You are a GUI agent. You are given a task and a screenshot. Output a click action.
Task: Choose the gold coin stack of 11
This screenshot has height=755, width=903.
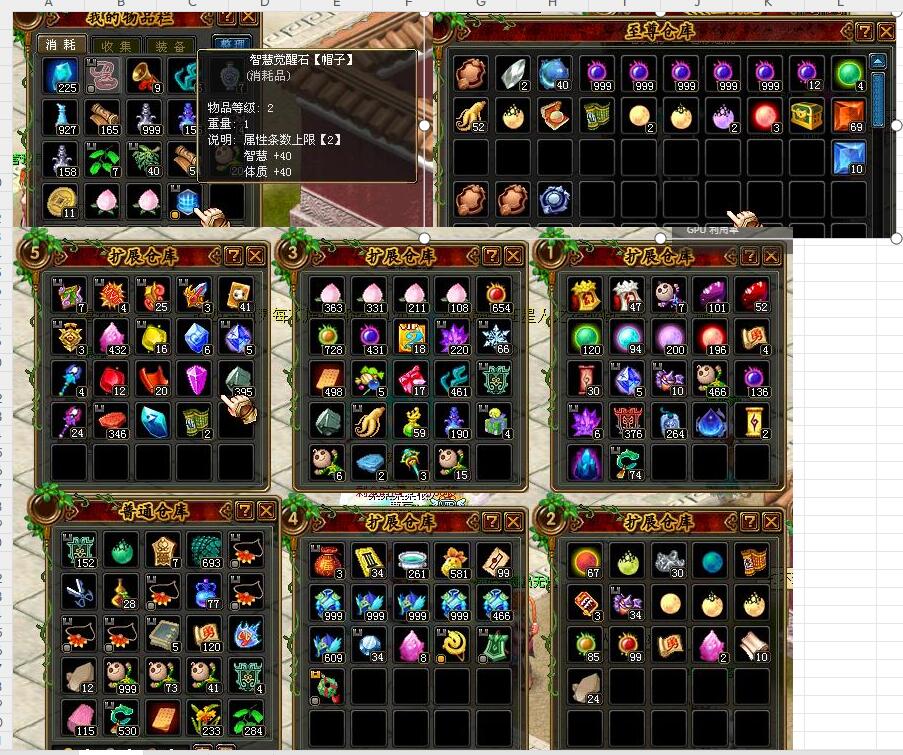(62, 200)
